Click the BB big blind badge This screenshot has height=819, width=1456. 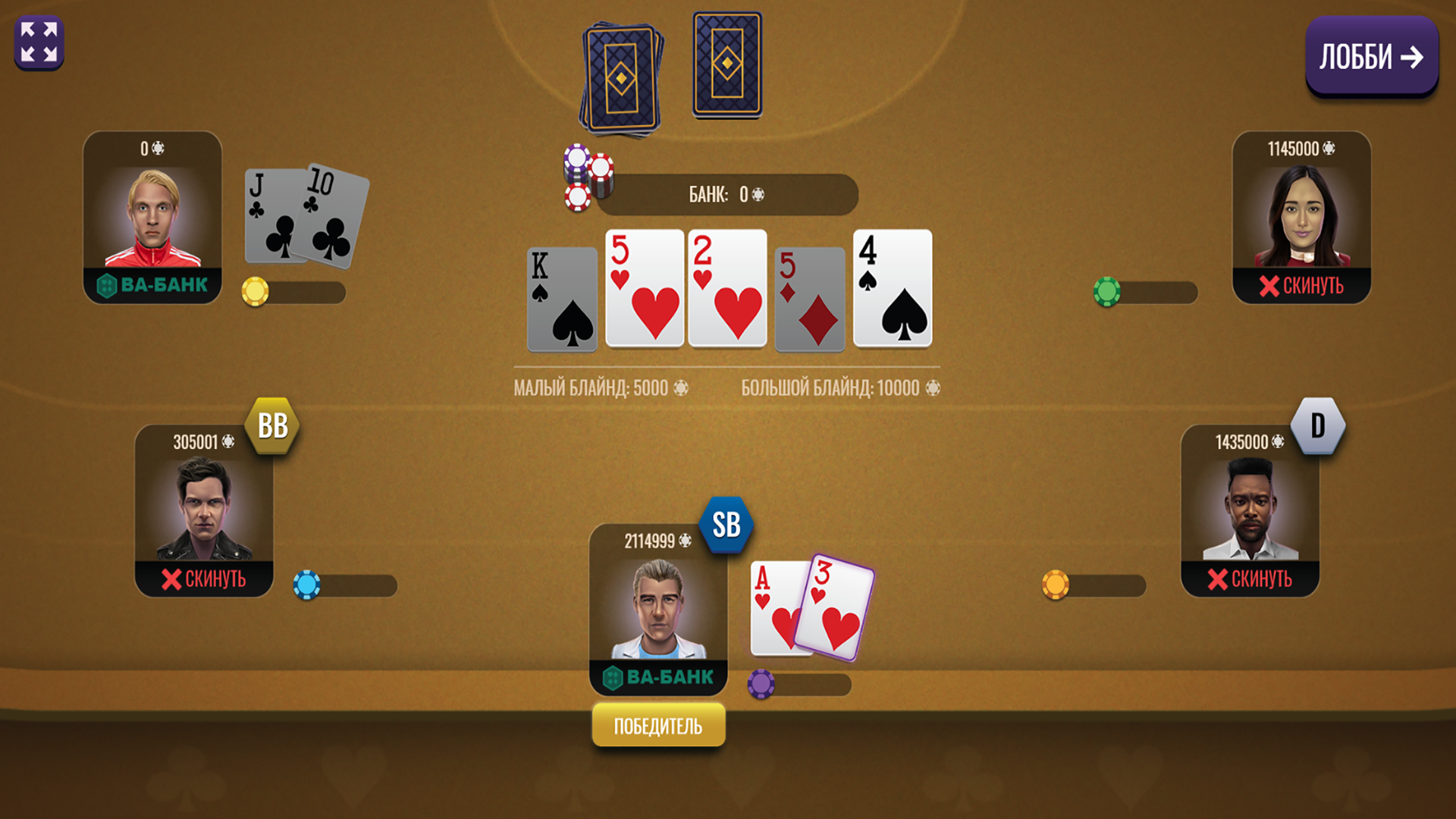pyautogui.click(x=273, y=425)
